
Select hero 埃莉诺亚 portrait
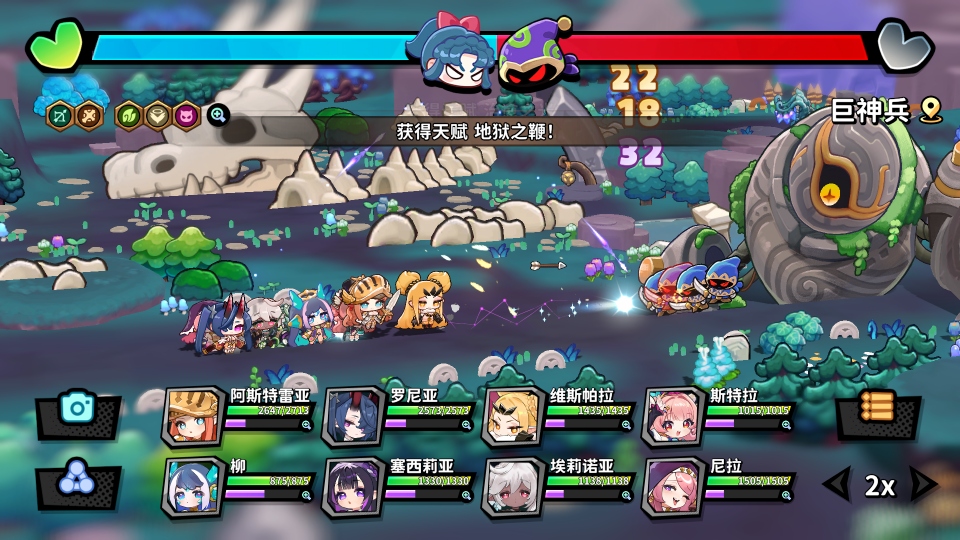point(512,487)
